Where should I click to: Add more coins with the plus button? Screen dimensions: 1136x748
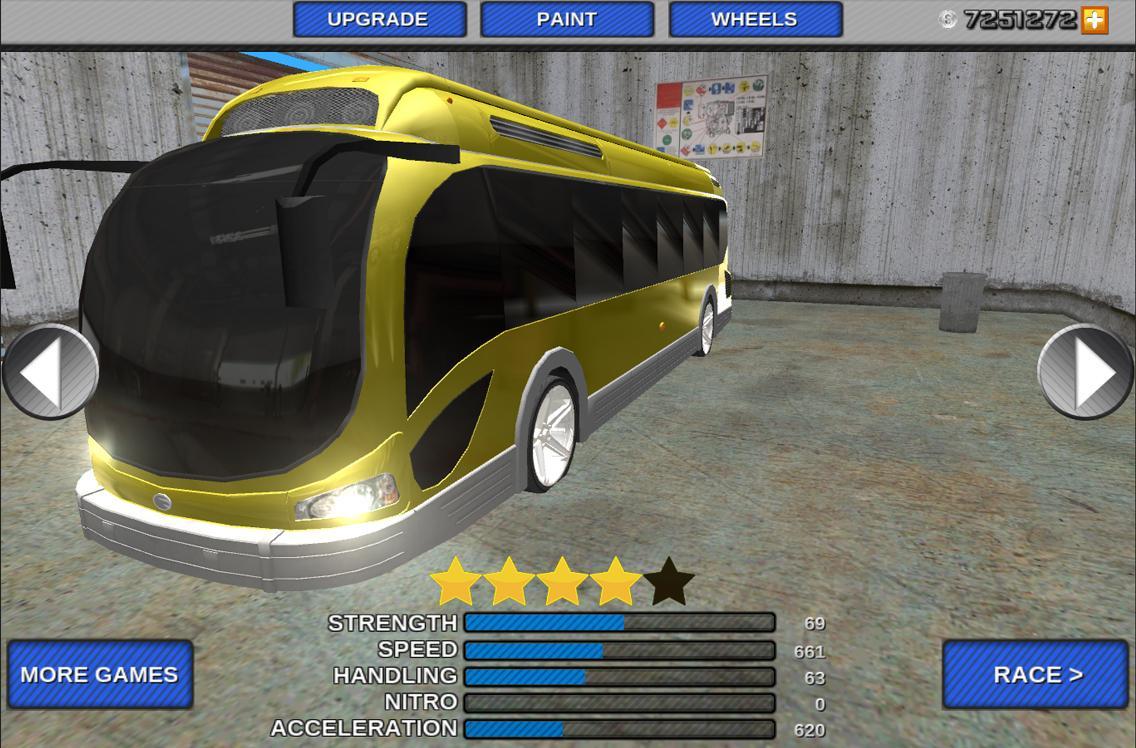coord(1095,20)
